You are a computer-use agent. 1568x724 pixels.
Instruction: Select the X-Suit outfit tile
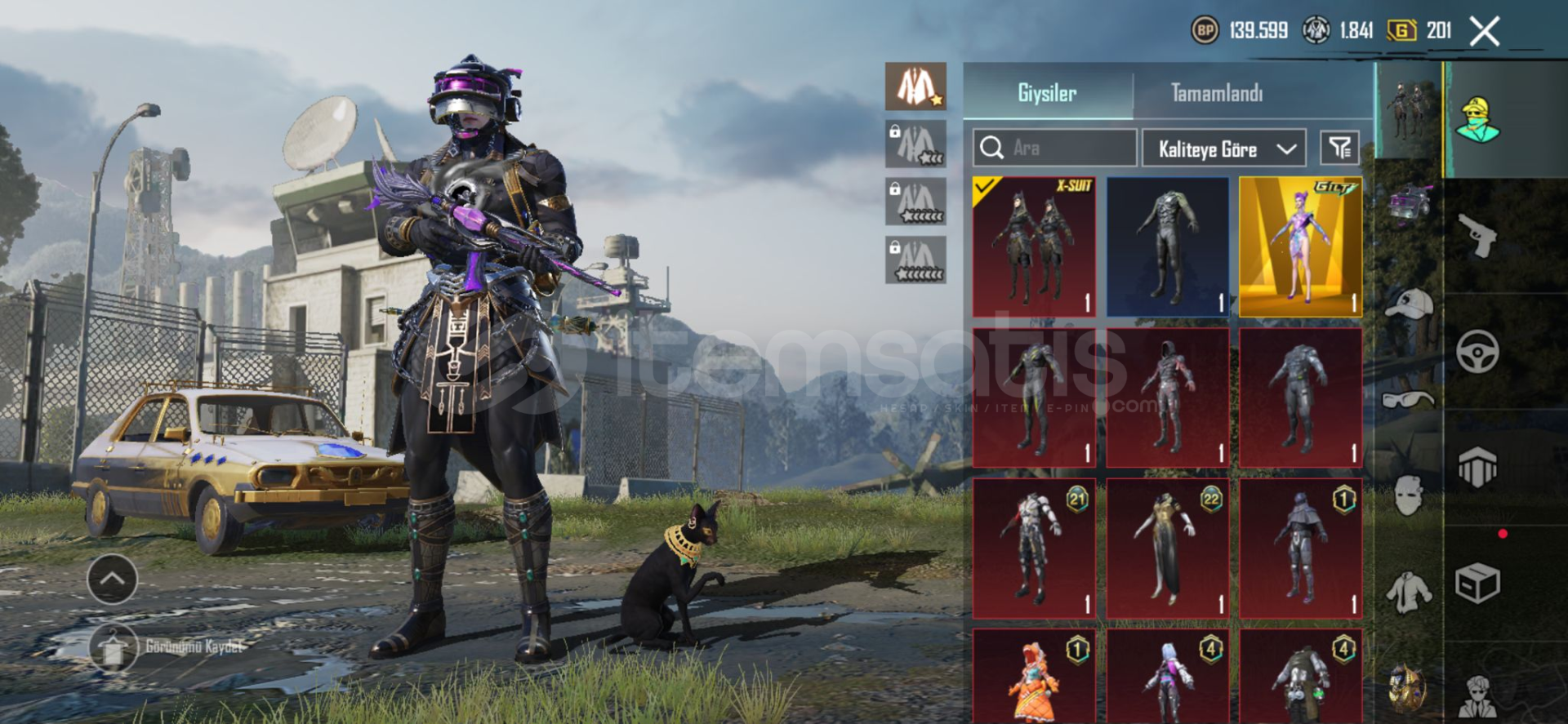tap(1034, 247)
